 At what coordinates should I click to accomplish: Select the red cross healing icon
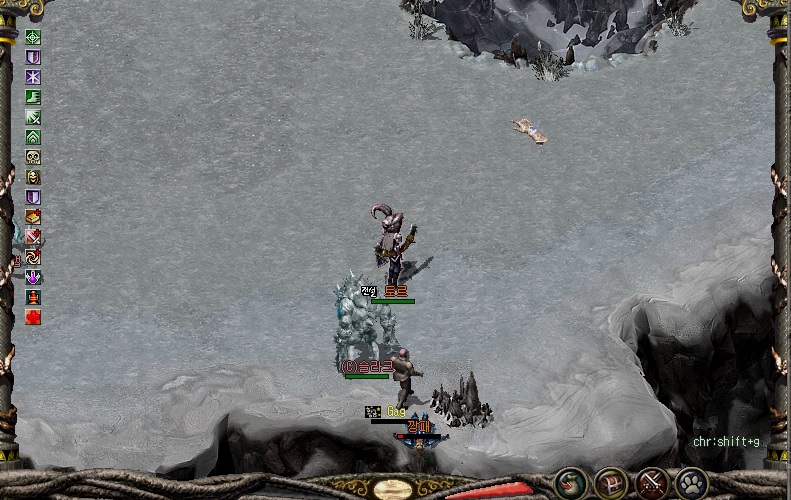click(x=33, y=317)
